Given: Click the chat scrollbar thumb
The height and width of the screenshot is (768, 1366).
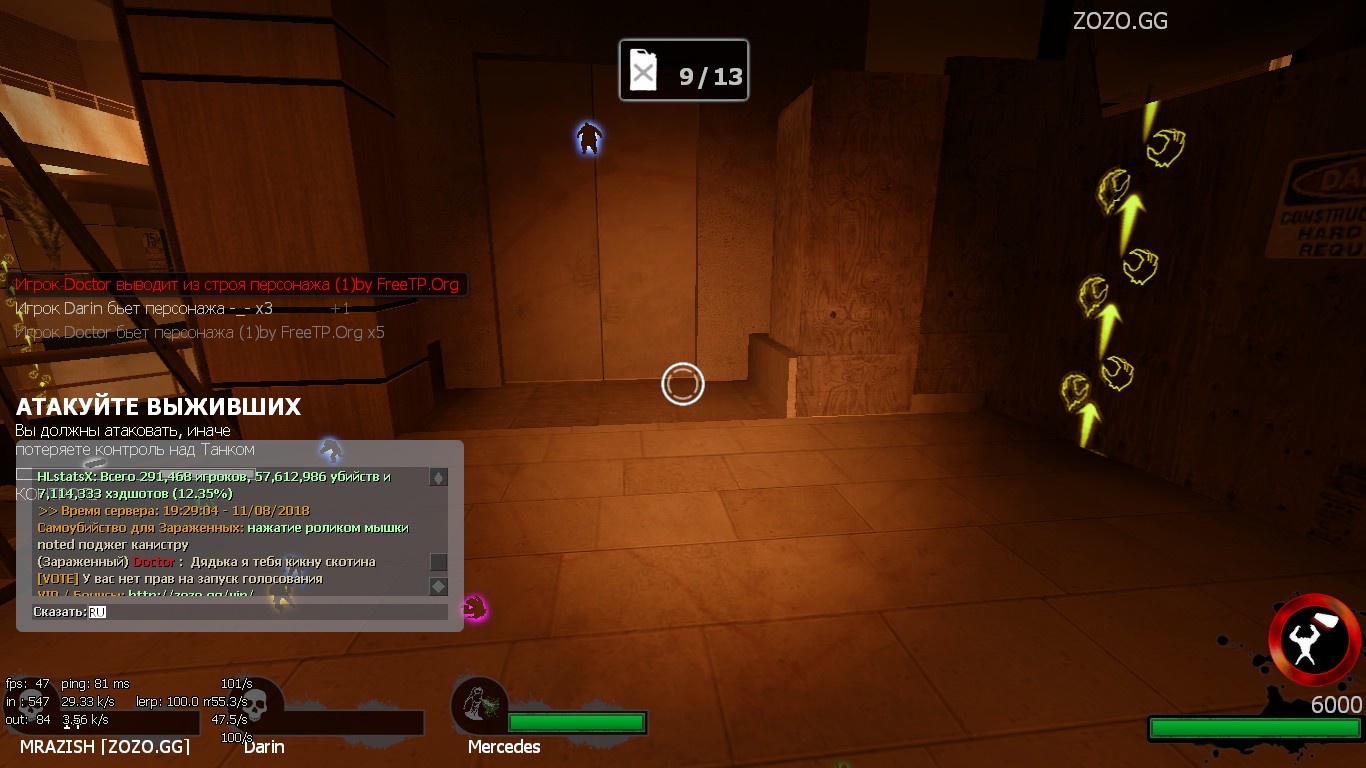Looking at the screenshot, I should coord(438,562).
